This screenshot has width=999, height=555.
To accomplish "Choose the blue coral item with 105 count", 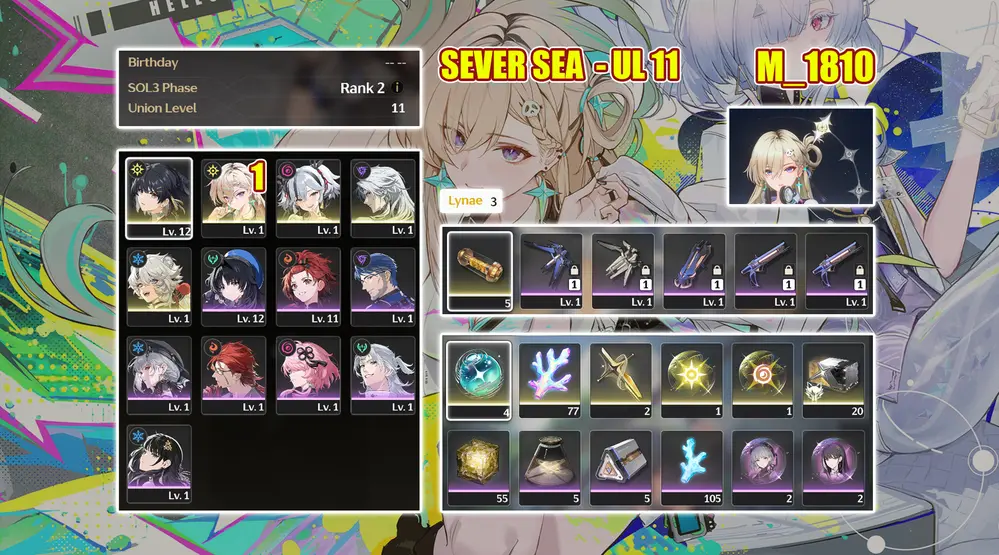I will pos(692,465).
